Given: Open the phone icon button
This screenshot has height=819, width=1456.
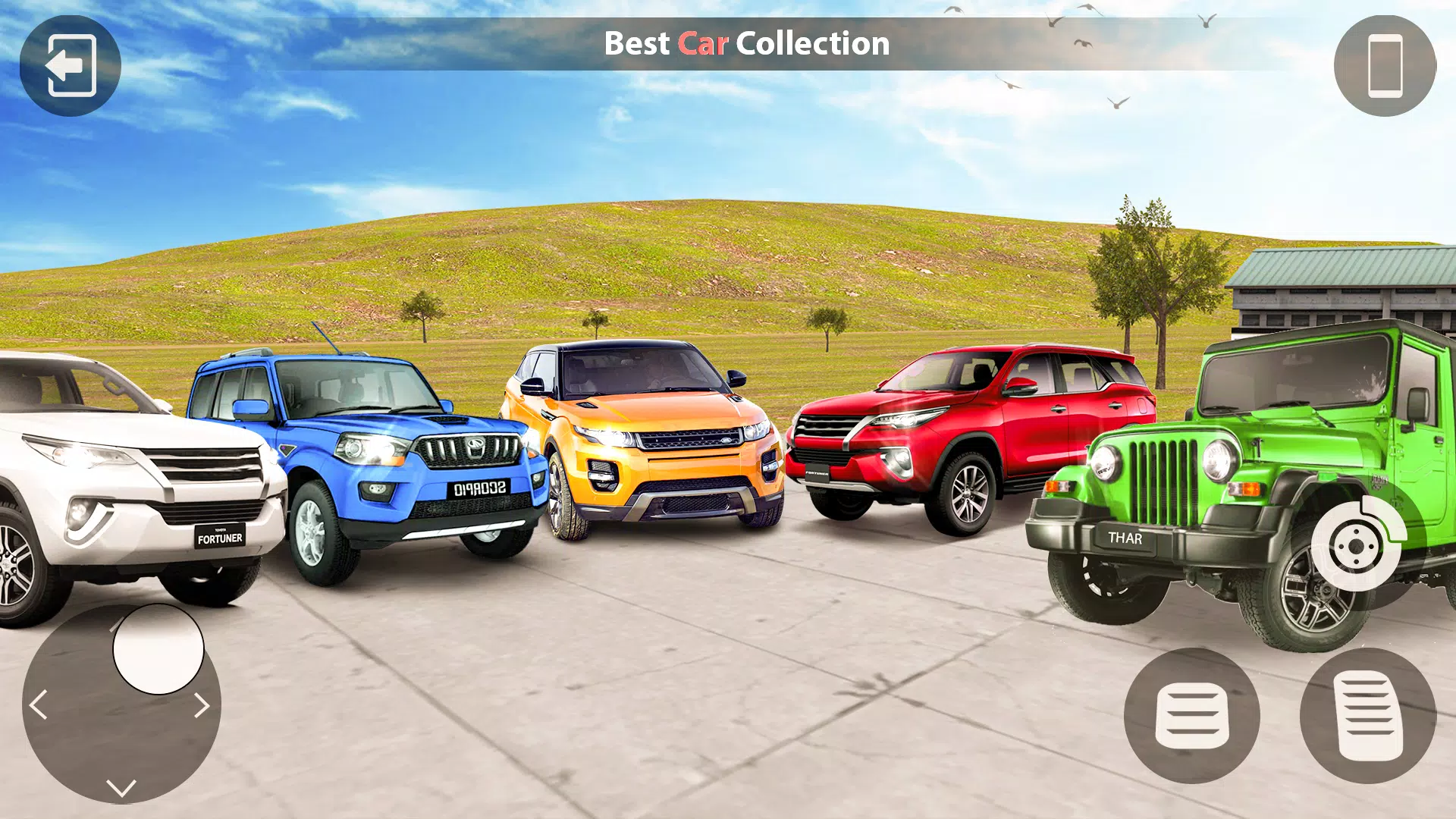Looking at the screenshot, I should (x=1385, y=66).
